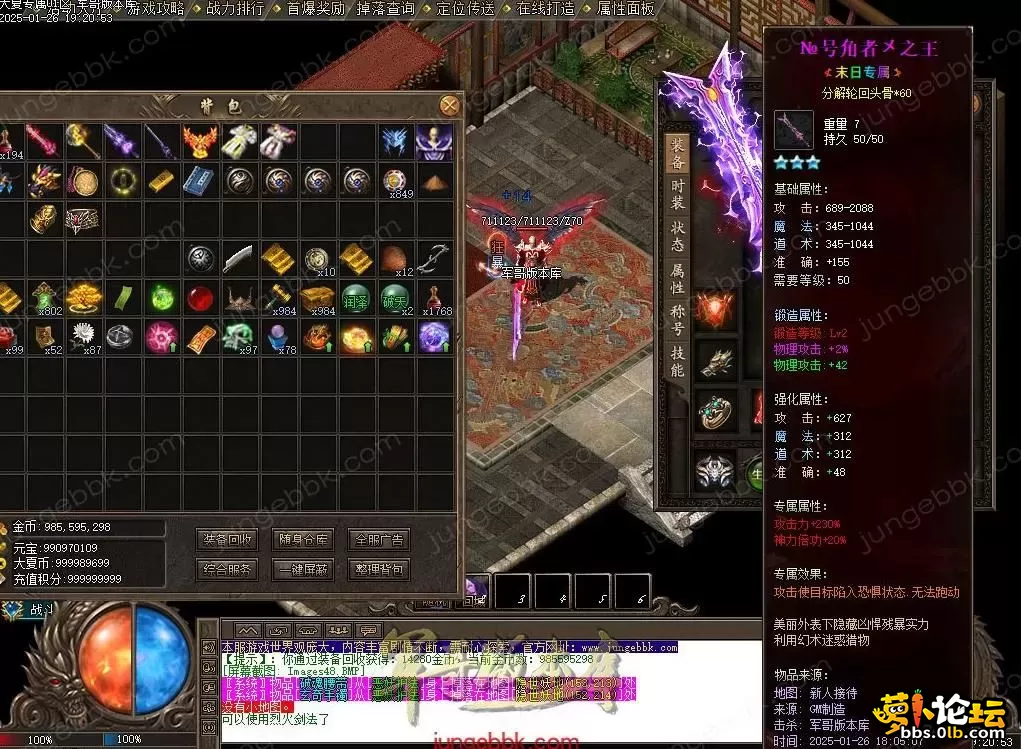The width and height of the screenshot is (1021, 749).
Task: Click the 全服广告 server broadcast button
Action: click(379, 539)
